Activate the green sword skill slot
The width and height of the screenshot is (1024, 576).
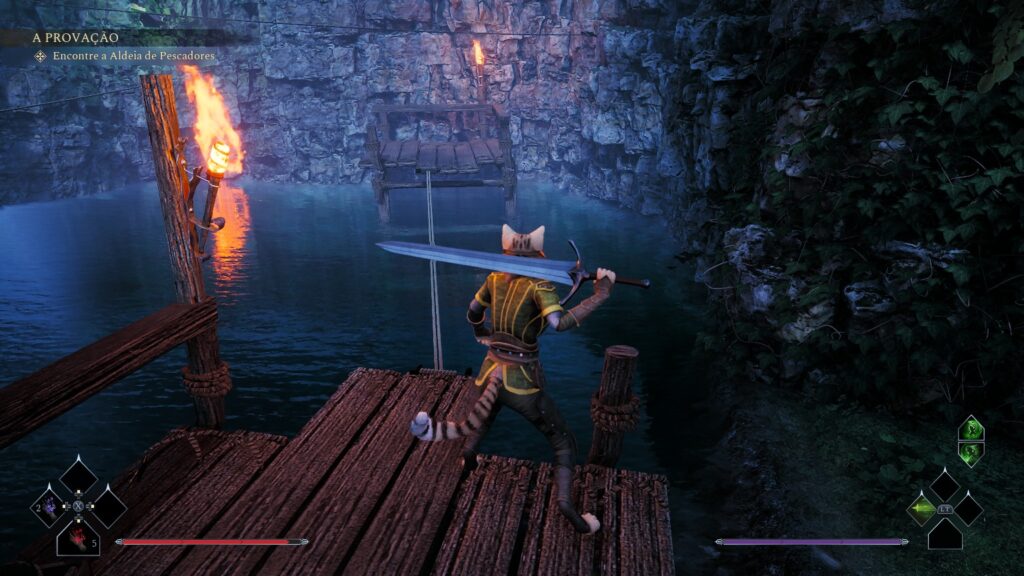click(921, 508)
